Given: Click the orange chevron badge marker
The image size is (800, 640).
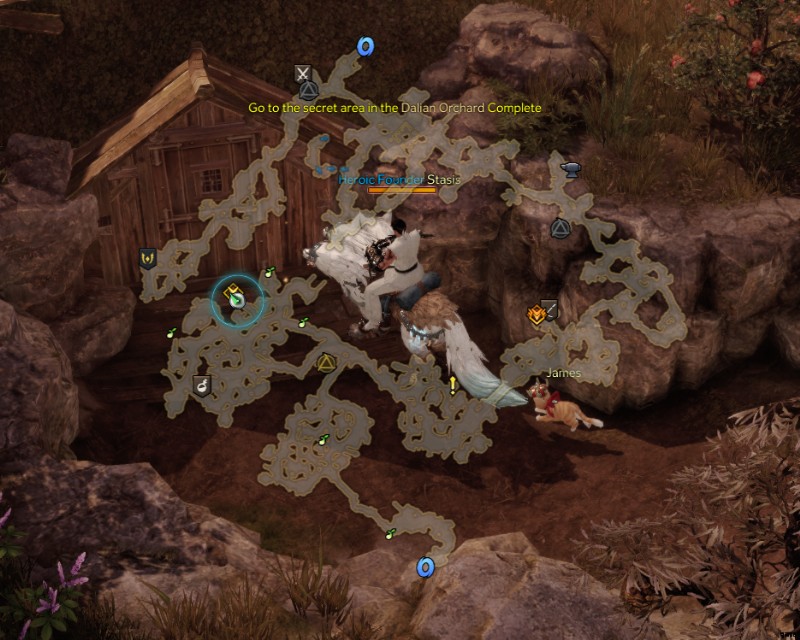Looking at the screenshot, I should tap(536, 315).
